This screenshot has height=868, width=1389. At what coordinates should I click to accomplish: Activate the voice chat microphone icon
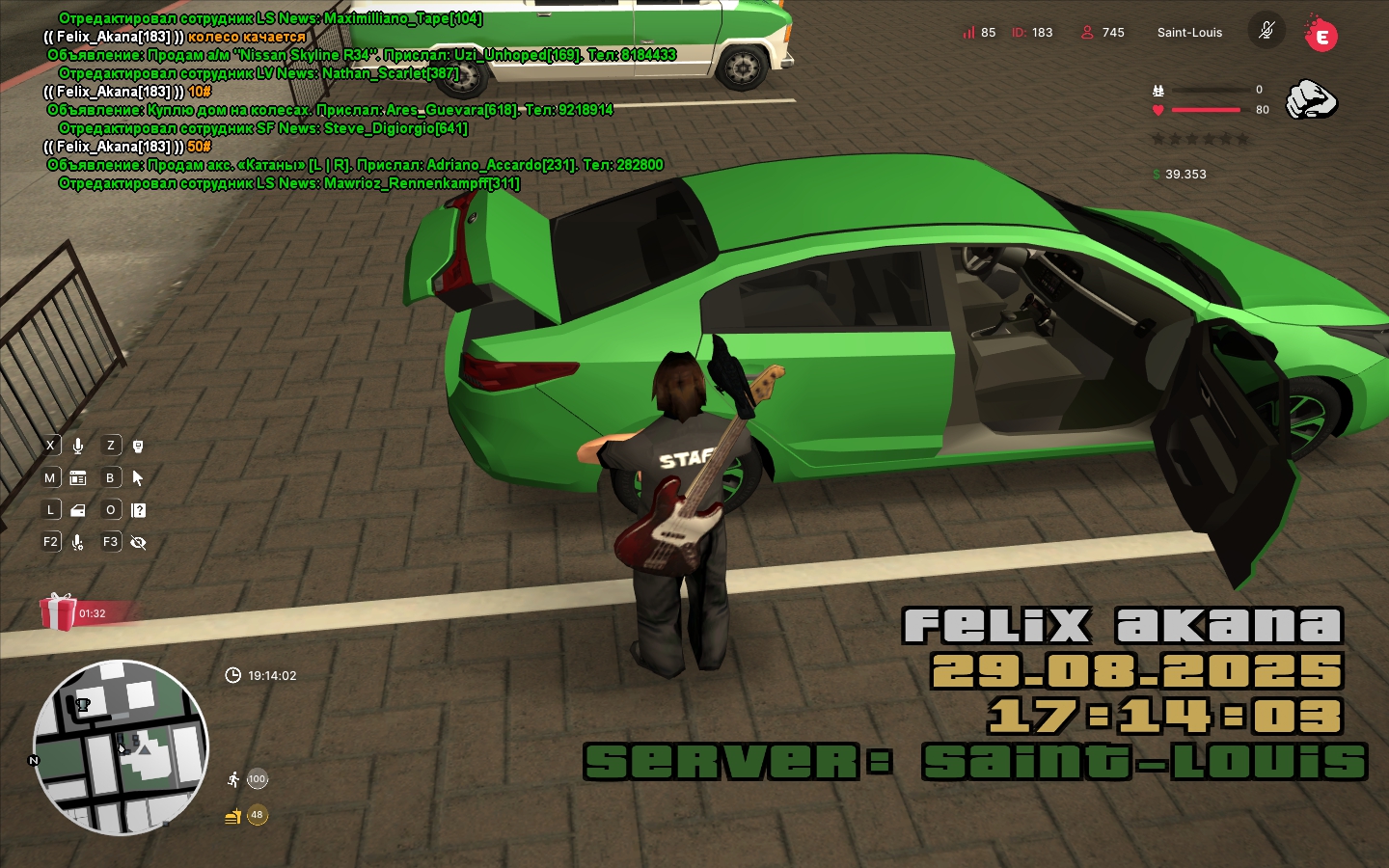pyautogui.click(x=78, y=446)
